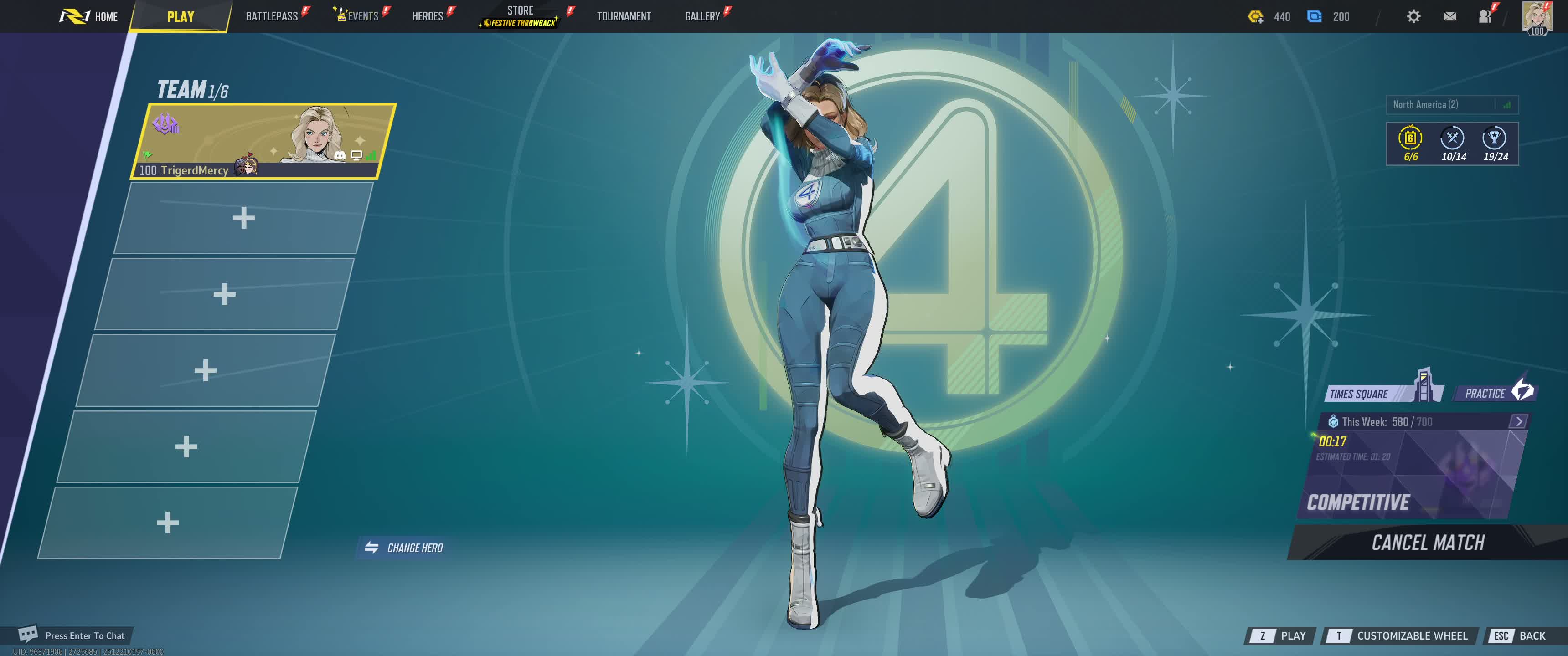Image resolution: width=1568 pixels, height=656 pixels.
Task: Open the friends list icon
Action: (1485, 16)
